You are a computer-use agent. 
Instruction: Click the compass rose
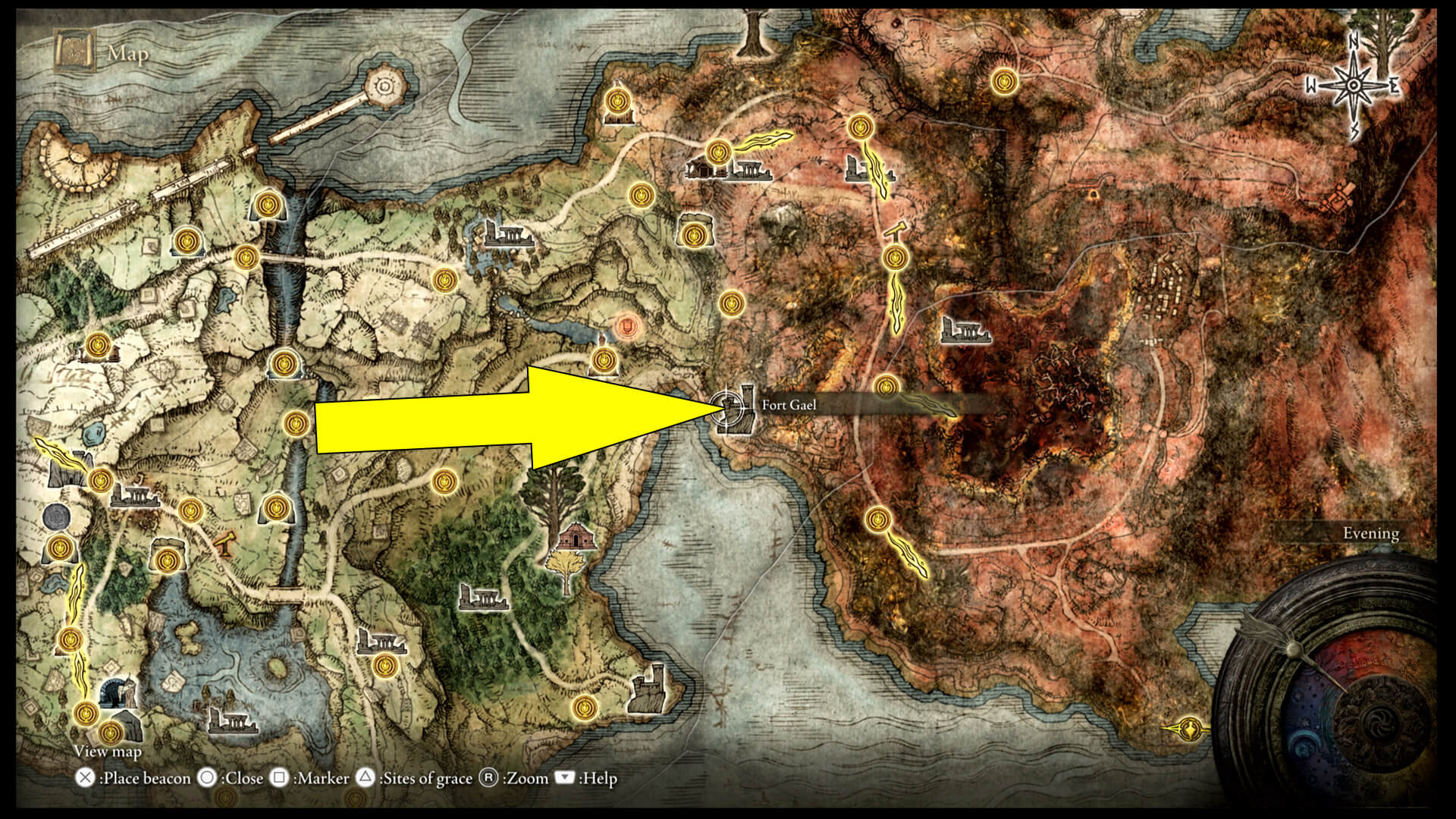pos(1353,86)
